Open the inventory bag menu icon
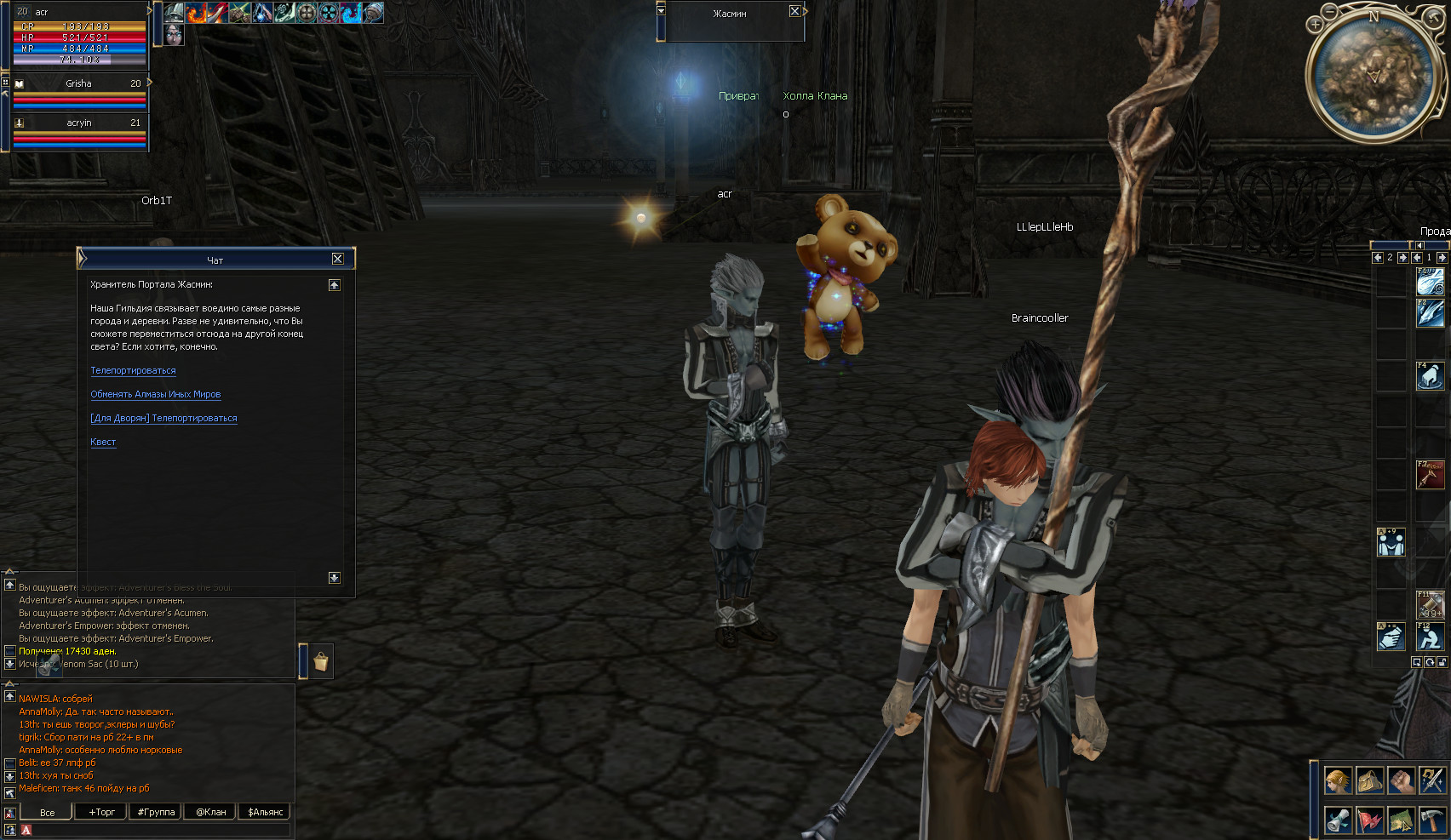This screenshot has height=840, width=1451. click(x=1369, y=780)
